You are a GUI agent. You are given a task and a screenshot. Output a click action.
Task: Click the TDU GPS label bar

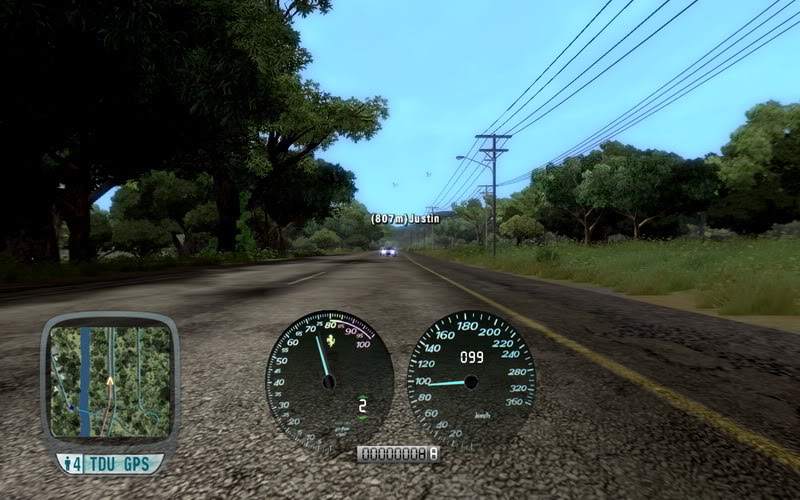(x=108, y=464)
